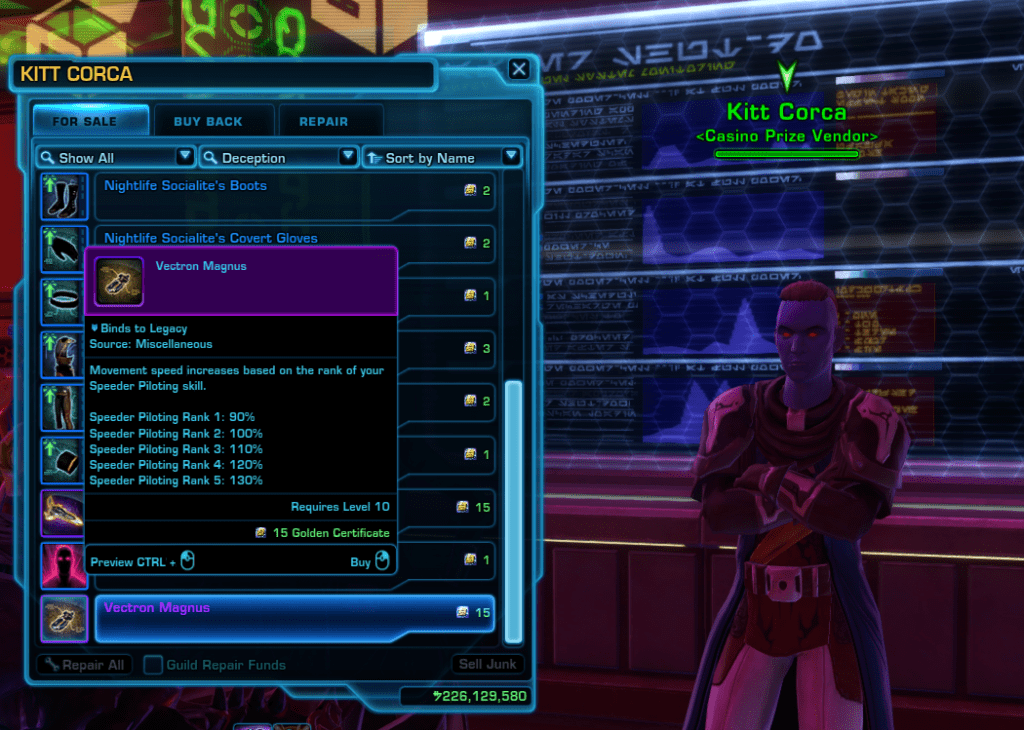Click the red silhouette item icon

pyautogui.click(x=58, y=565)
